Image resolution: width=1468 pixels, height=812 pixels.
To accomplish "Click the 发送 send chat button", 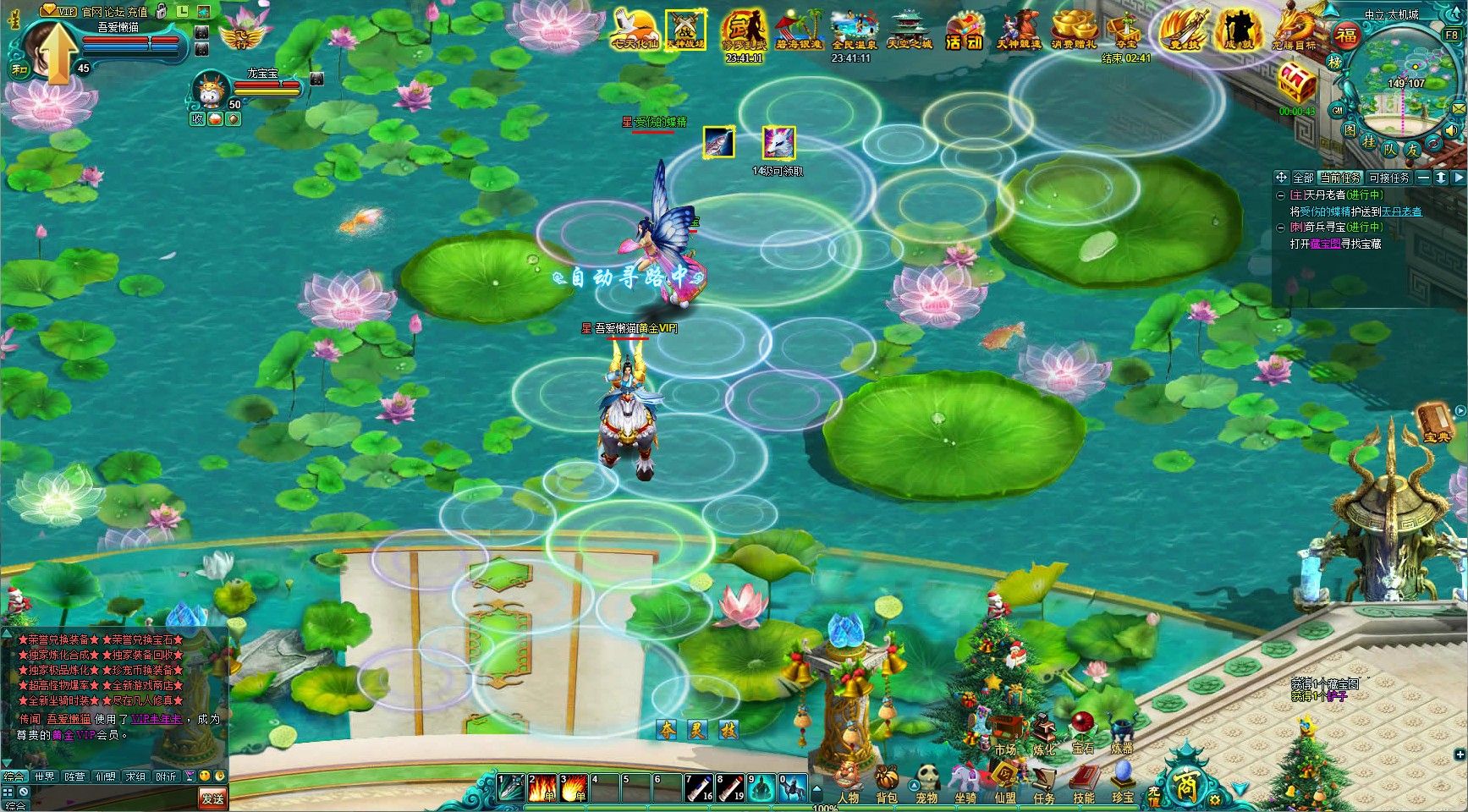I will 212,798.
